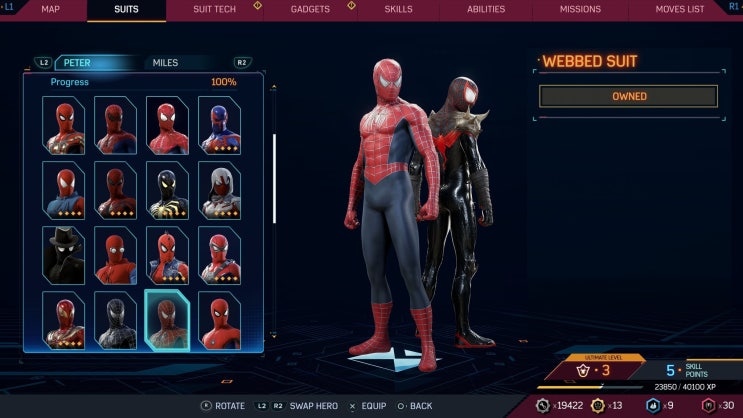
Task: Click the Owned button for Webbed Suit
Action: [x=628, y=96]
